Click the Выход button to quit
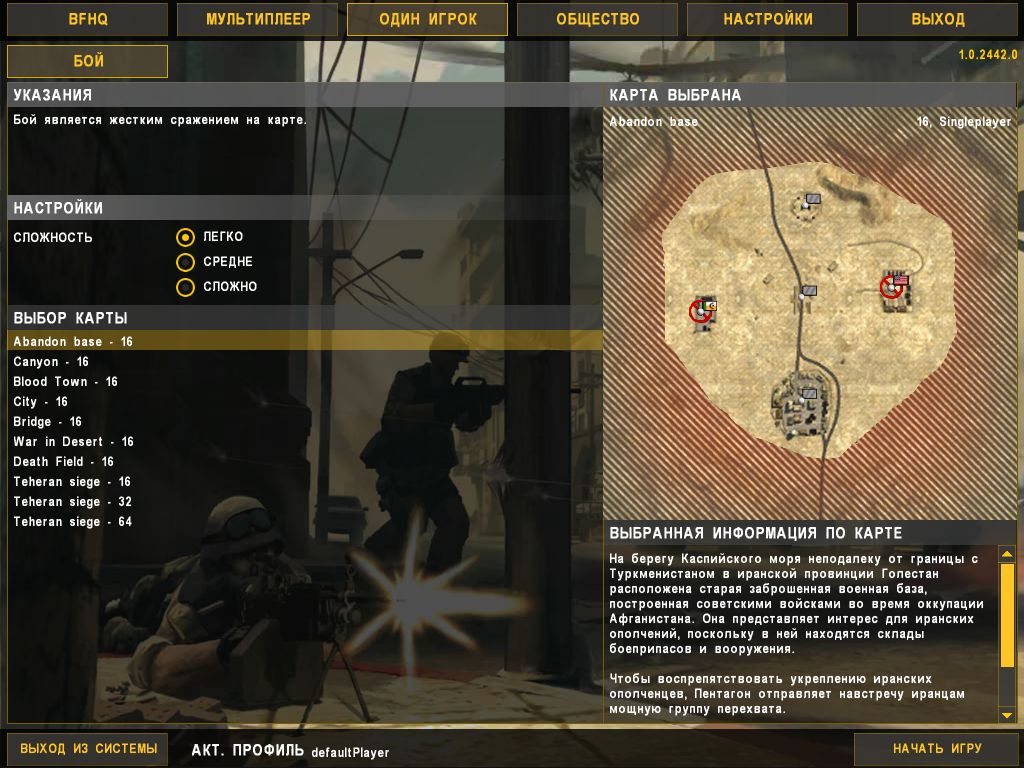The image size is (1024, 768). click(x=938, y=19)
